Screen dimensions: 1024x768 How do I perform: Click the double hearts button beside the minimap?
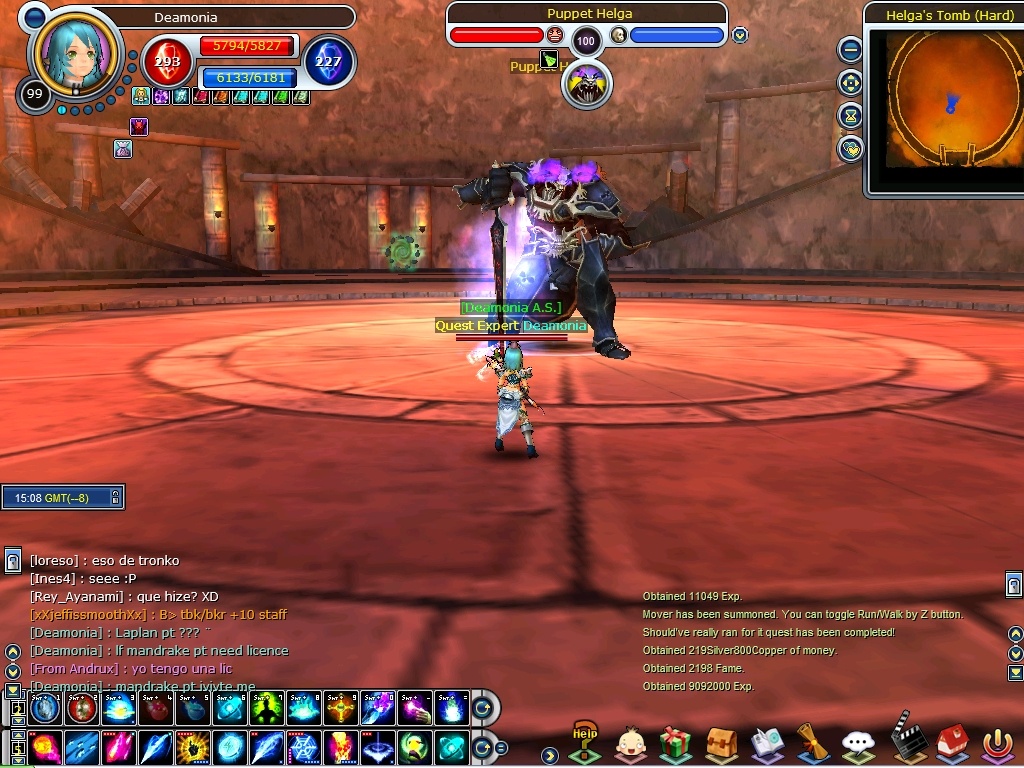pyautogui.click(x=850, y=149)
